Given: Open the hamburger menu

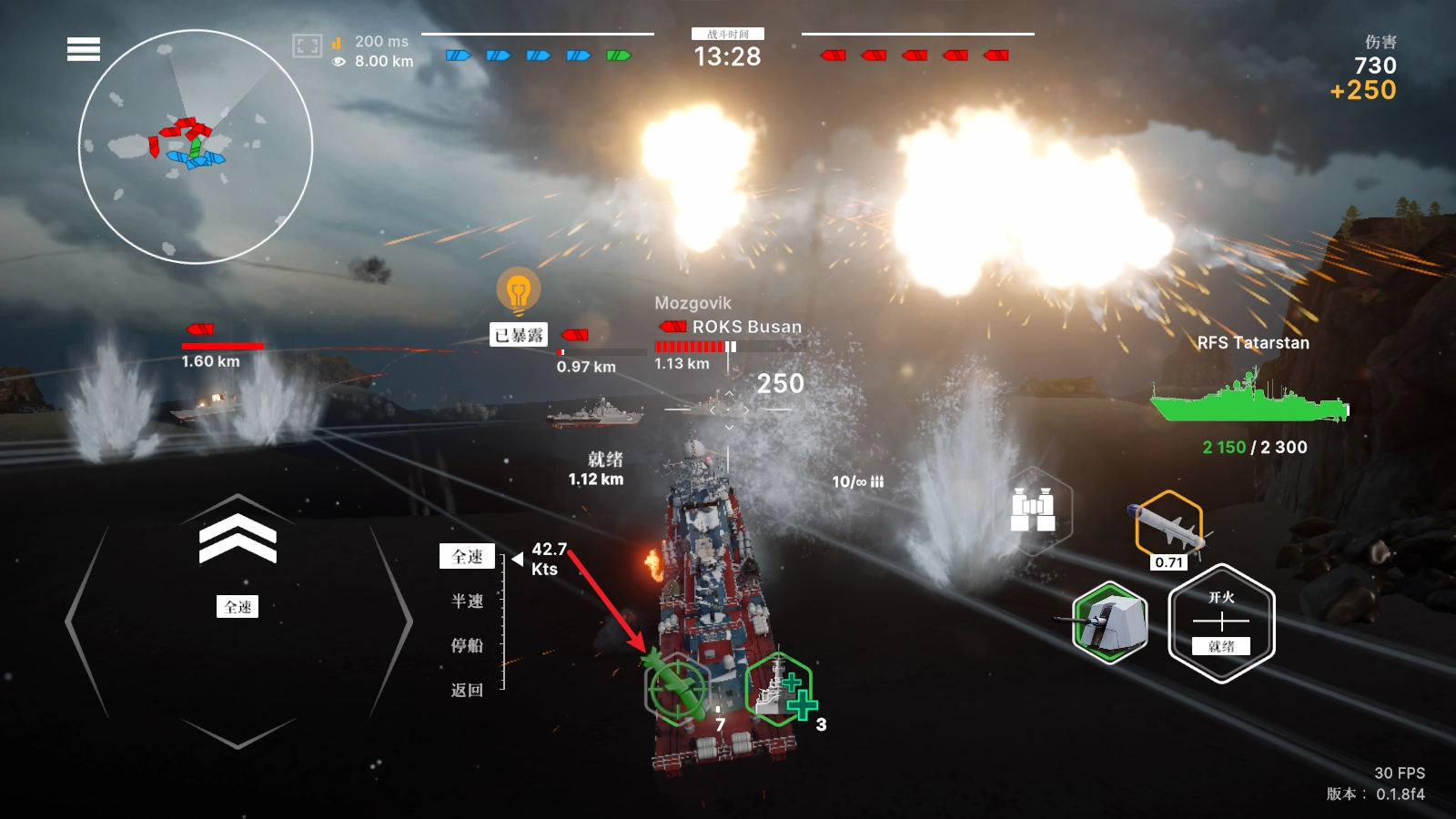Looking at the screenshot, I should (x=84, y=49).
